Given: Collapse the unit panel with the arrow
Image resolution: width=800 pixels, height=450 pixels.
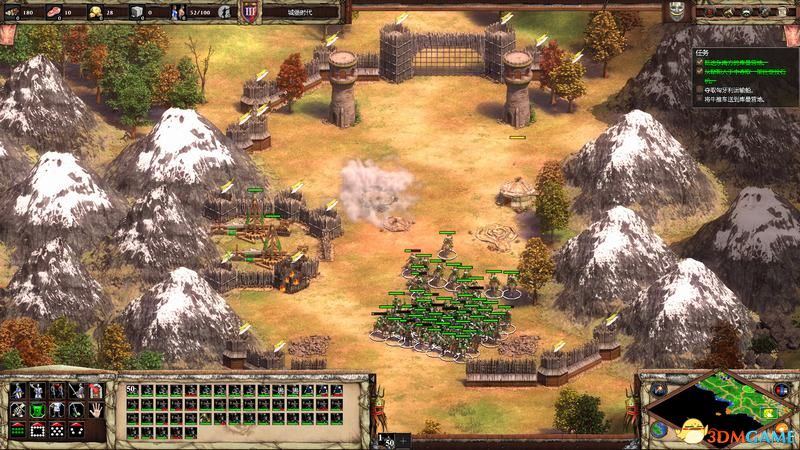Looking at the screenshot, I should click(x=404, y=440).
